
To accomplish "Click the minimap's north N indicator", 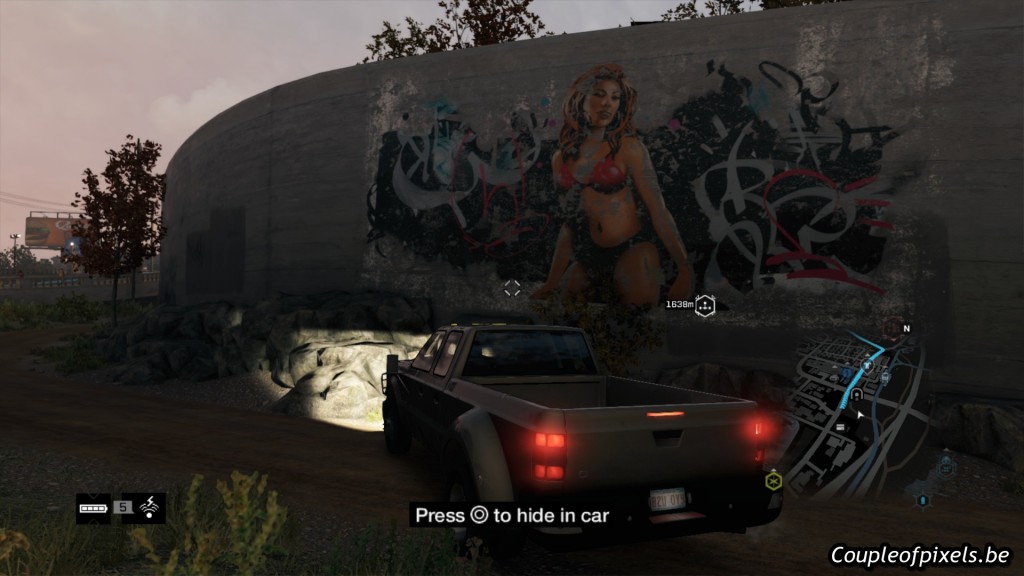I will click(x=907, y=328).
